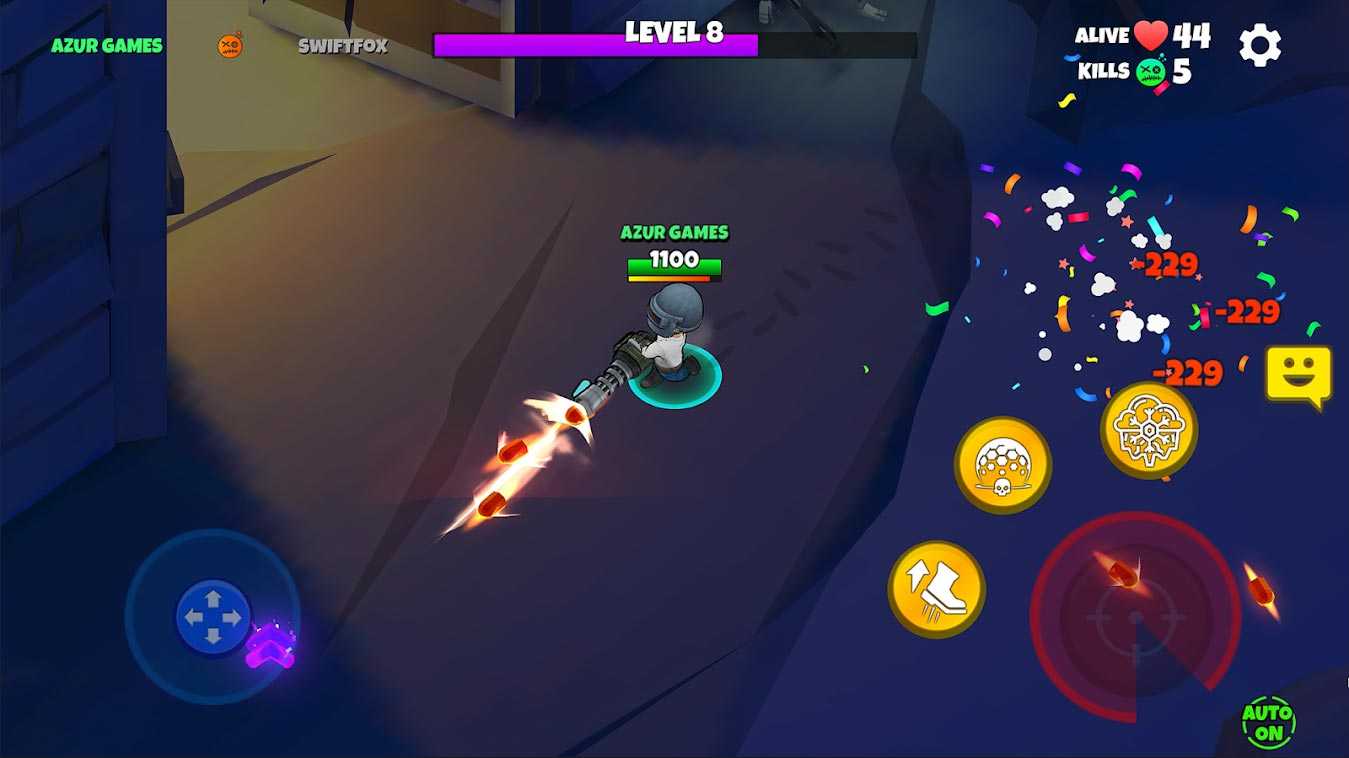Tap the blue movement joystick pad
This screenshot has width=1349, height=758.
213,616
